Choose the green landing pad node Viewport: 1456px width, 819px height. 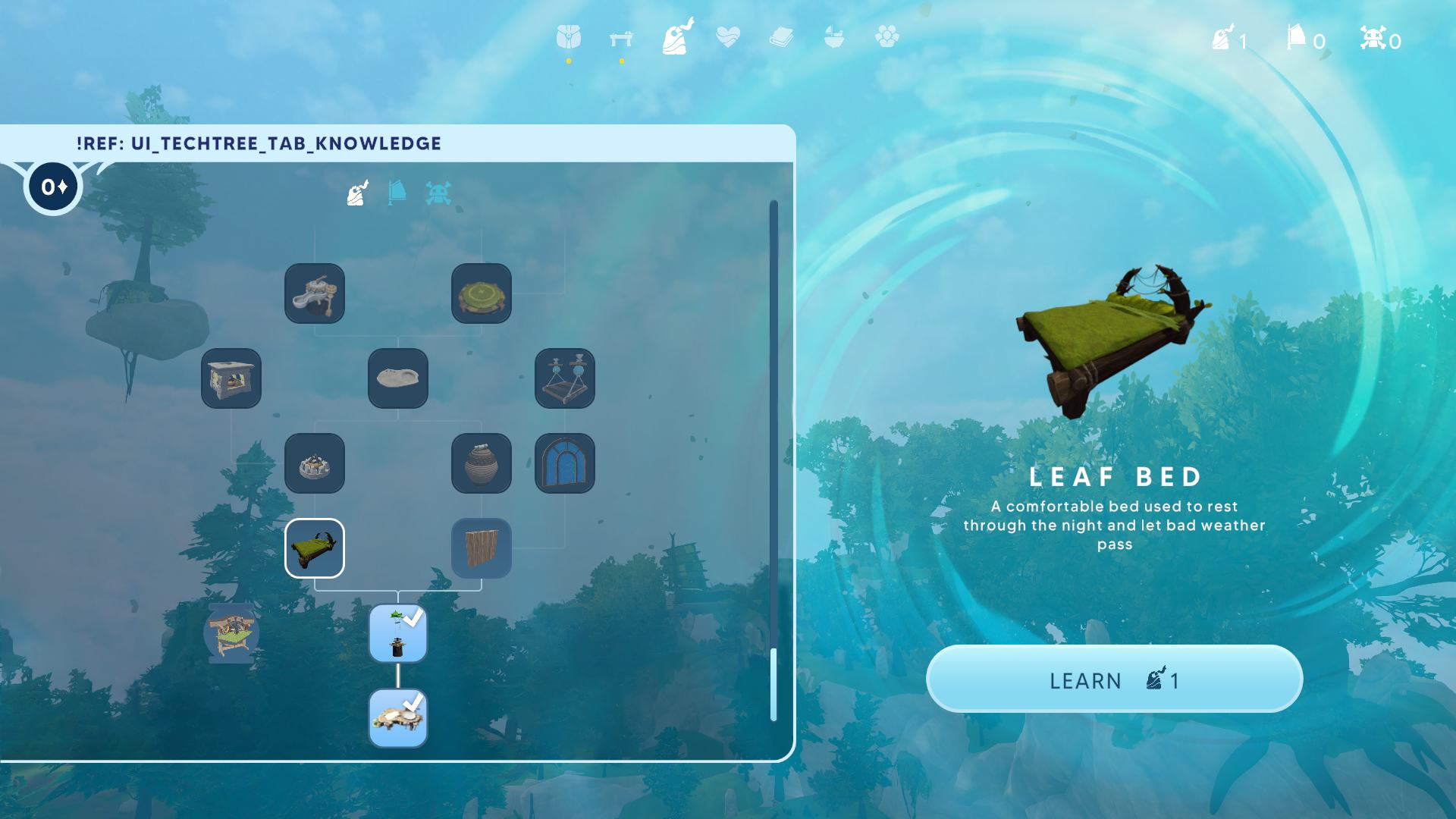(x=482, y=293)
